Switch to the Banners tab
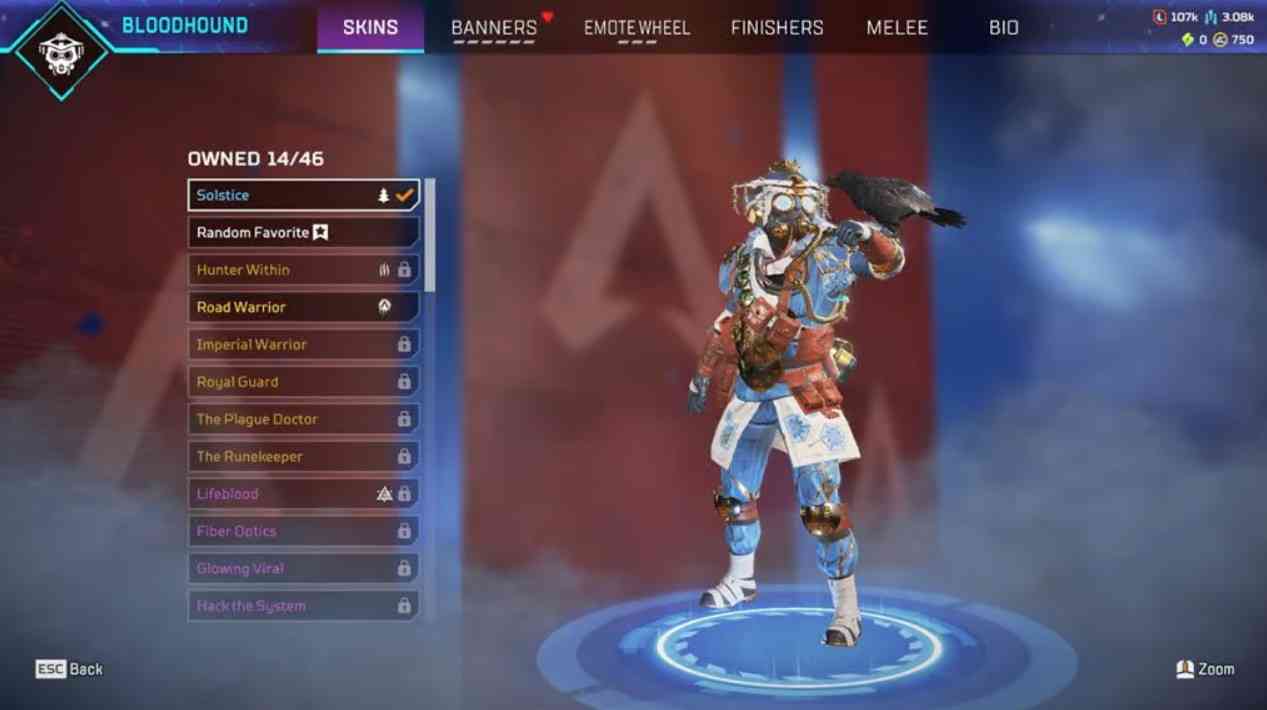 (494, 28)
